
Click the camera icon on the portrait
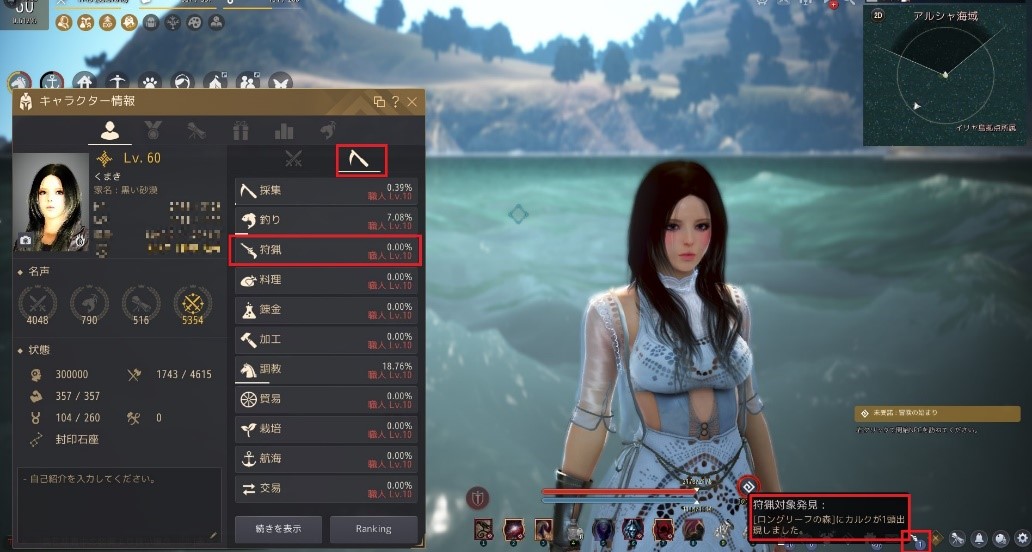pos(26,241)
